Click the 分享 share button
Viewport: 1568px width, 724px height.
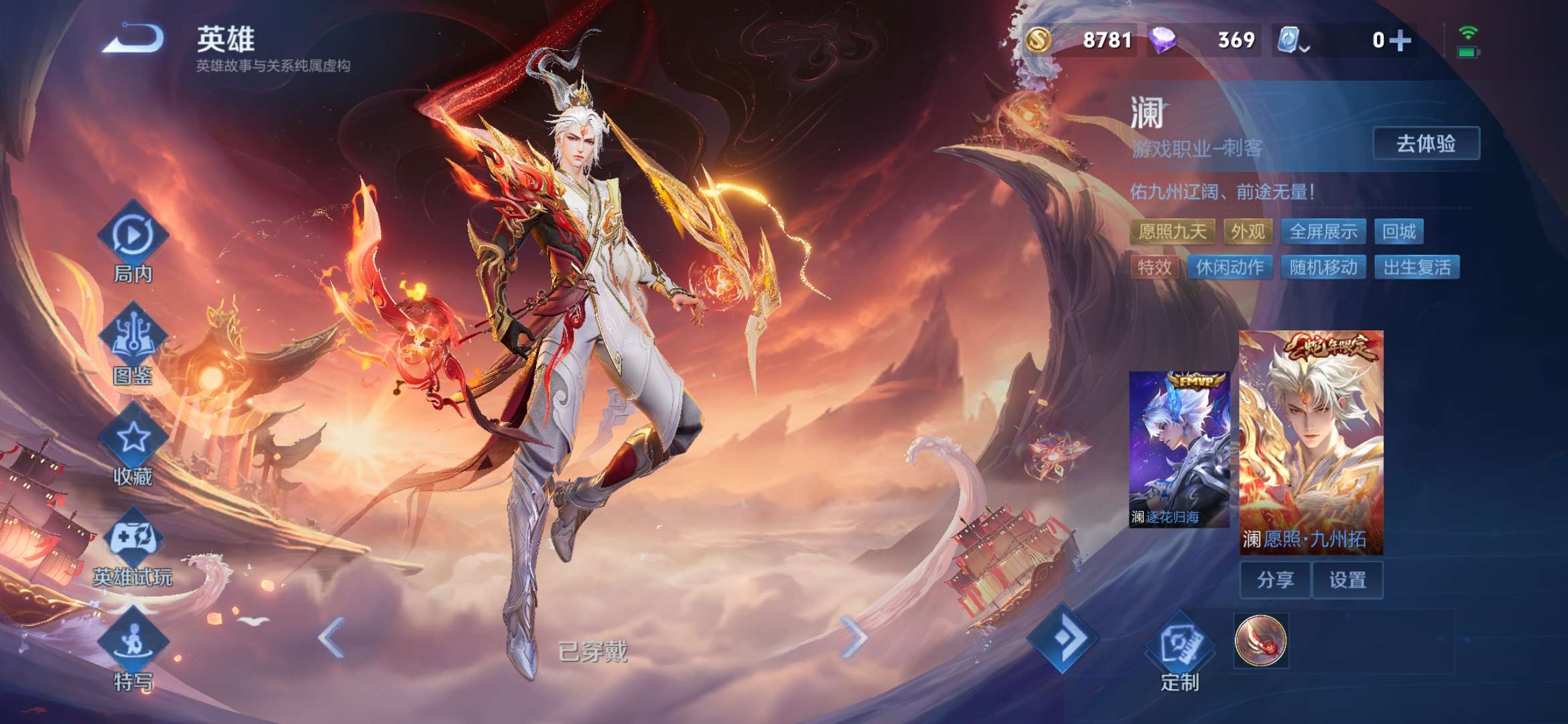pos(1275,580)
